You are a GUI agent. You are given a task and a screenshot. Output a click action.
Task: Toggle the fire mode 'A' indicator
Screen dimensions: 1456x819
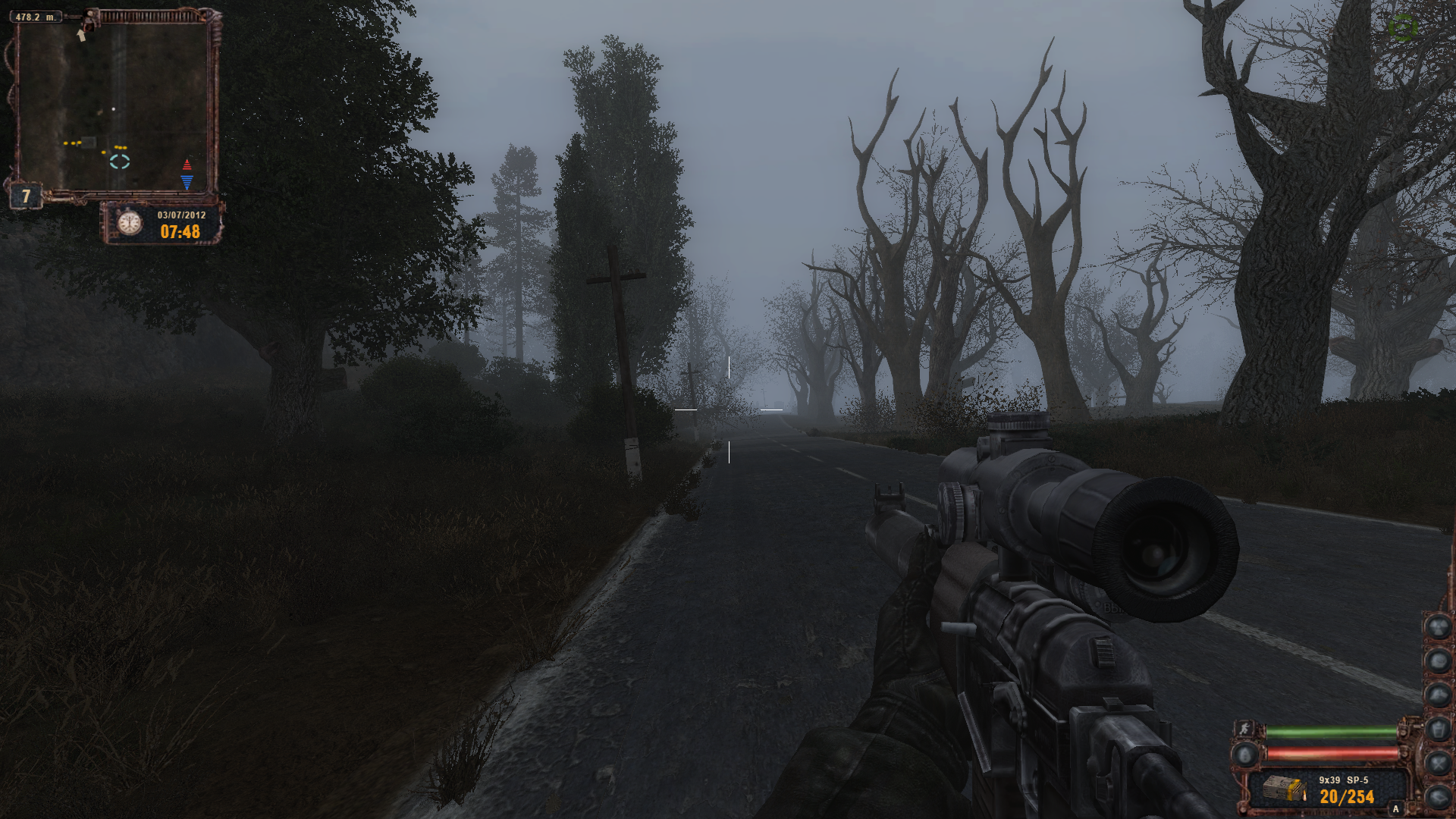[x=1395, y=809]
